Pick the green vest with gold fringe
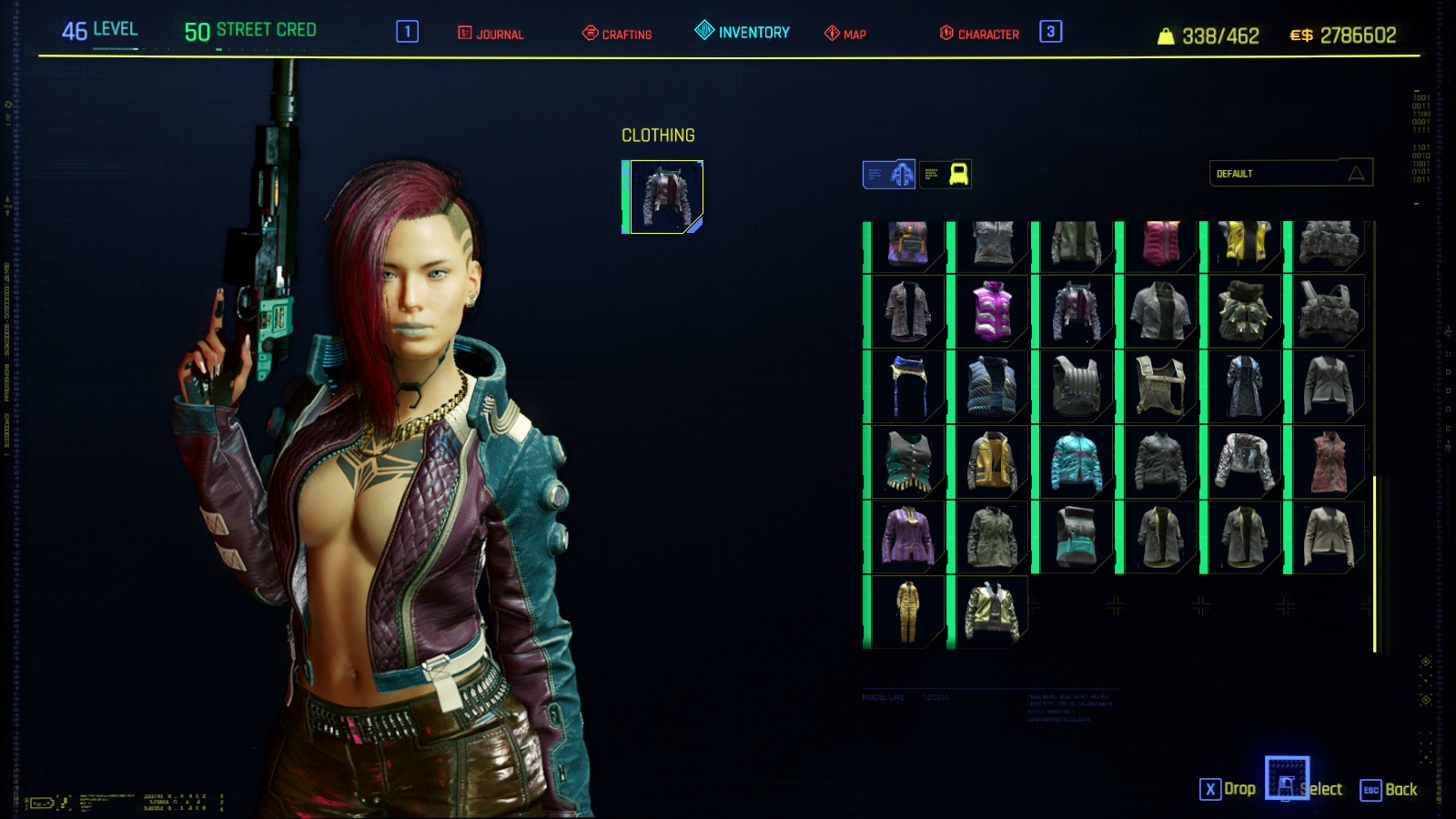Screen dimensions: 1456x819 pos(907,462)
